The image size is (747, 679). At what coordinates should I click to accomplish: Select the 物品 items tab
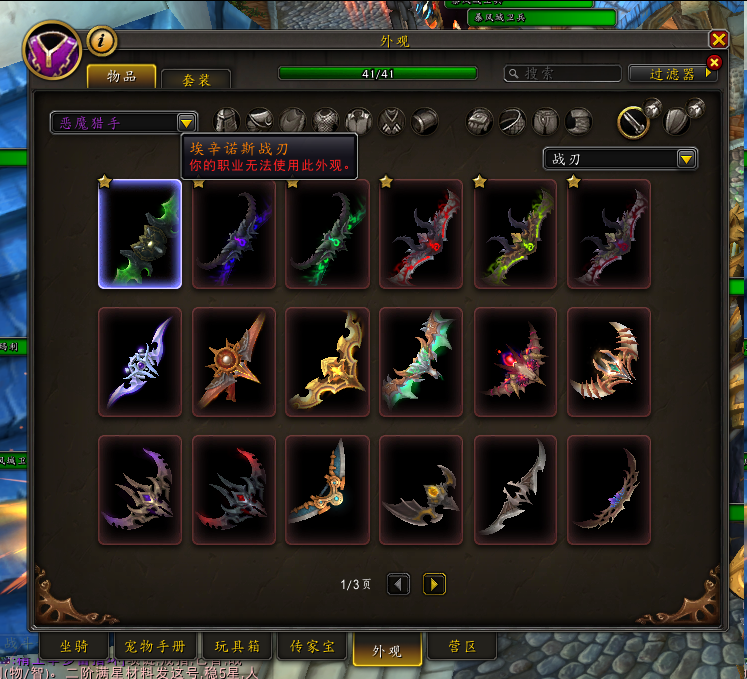tap(121, 77)
